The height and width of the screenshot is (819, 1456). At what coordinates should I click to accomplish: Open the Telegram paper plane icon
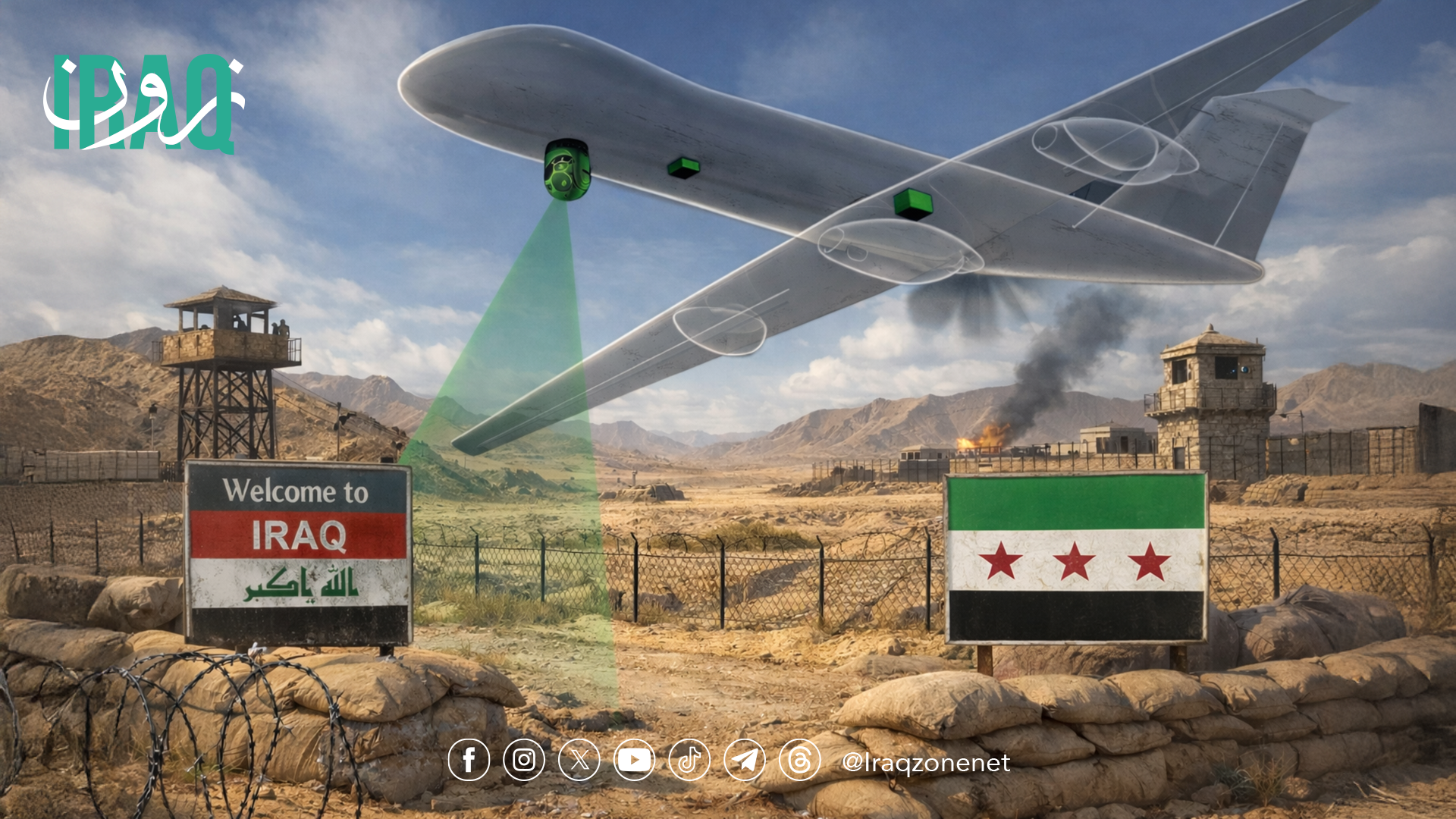[745, 760]
